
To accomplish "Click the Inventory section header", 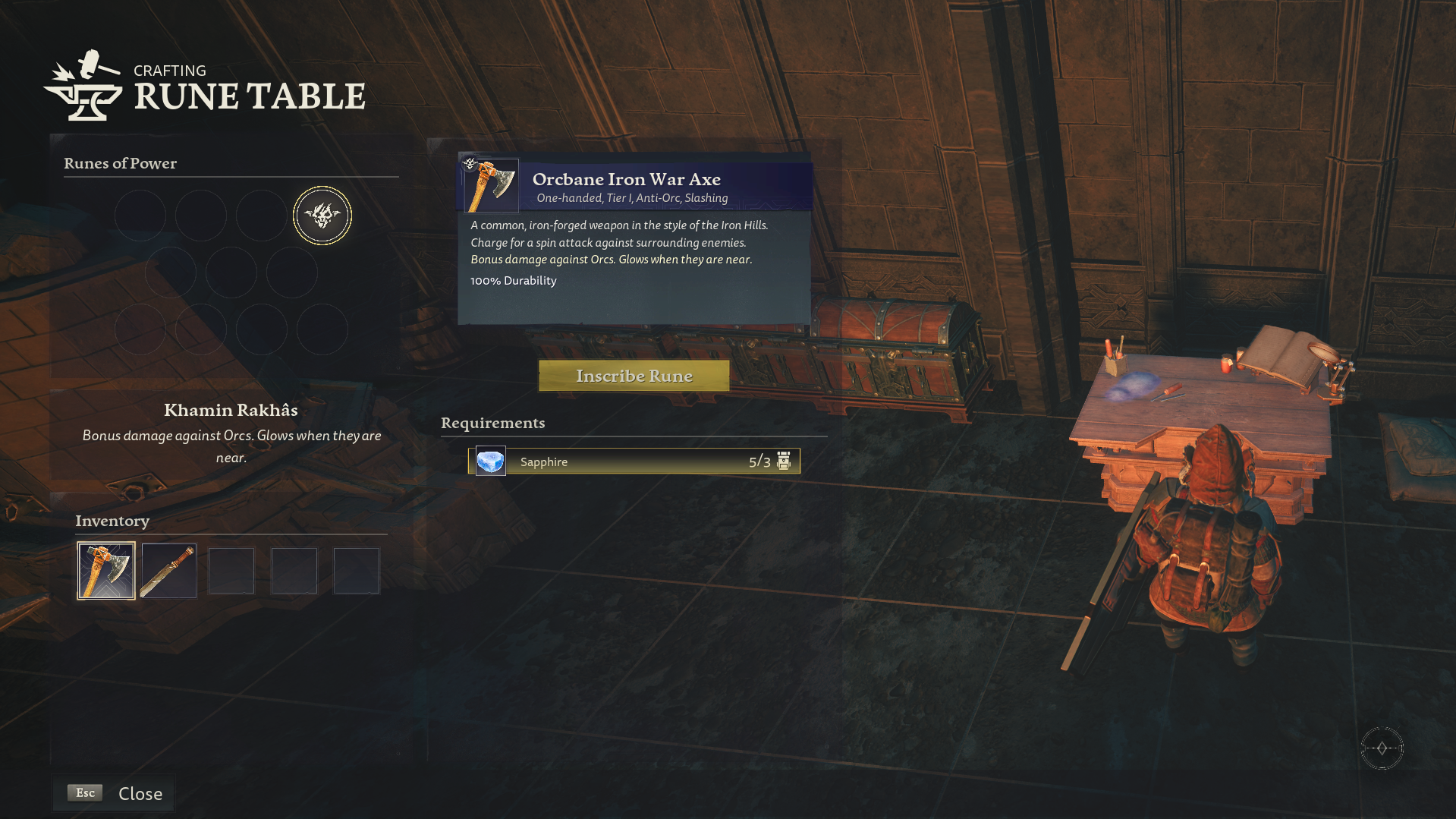I will click(112, 521).
